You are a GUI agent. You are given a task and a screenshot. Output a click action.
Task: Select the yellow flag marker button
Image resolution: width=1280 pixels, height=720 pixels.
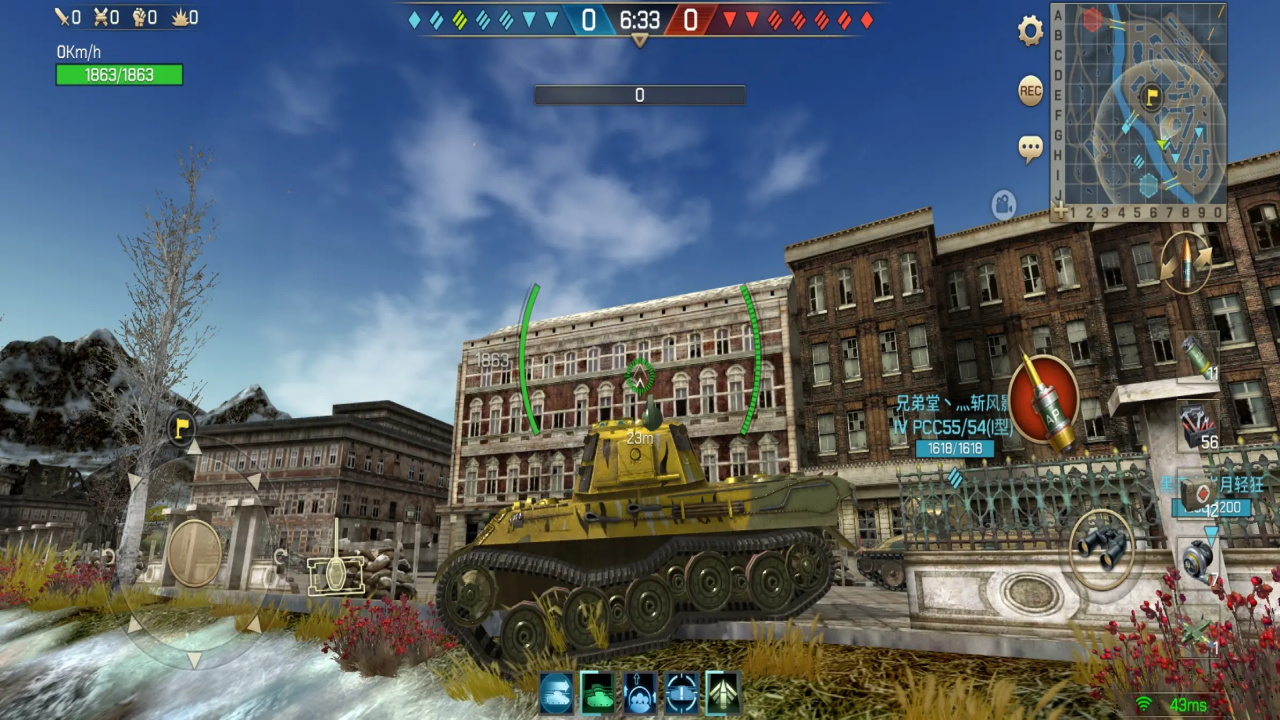[181, 428]
